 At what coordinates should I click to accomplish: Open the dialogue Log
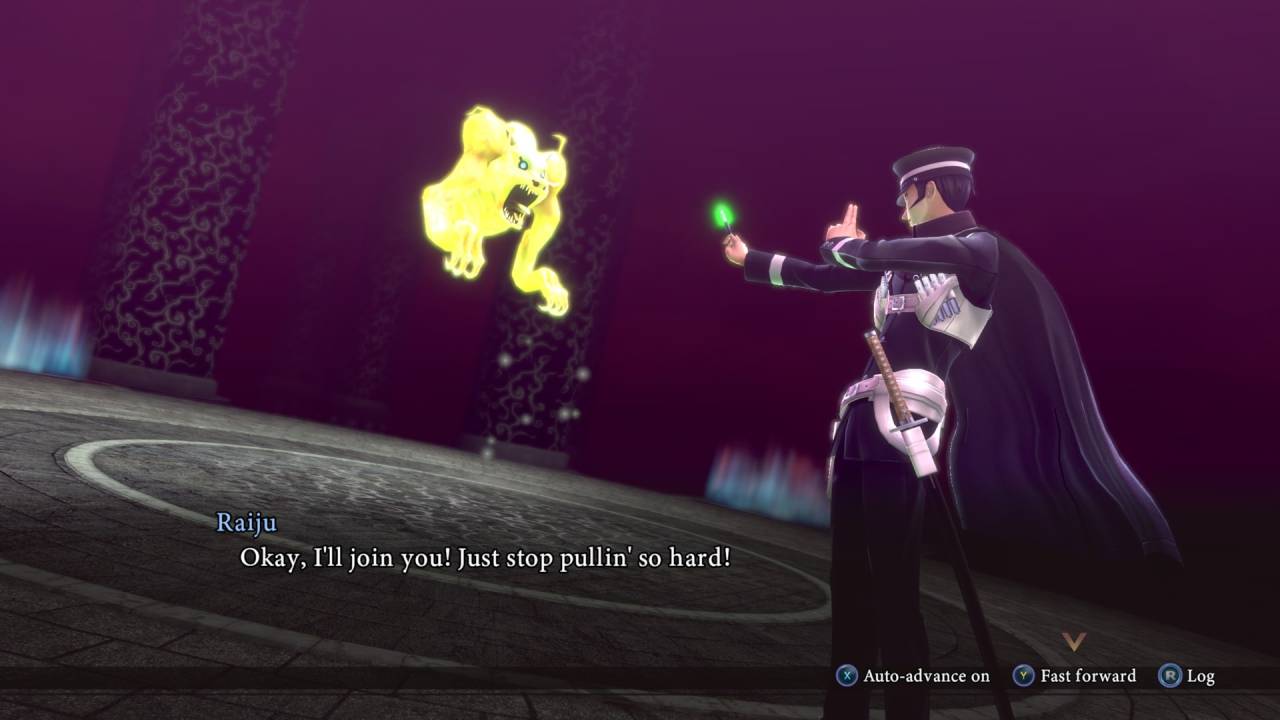tap(1187, 676)
